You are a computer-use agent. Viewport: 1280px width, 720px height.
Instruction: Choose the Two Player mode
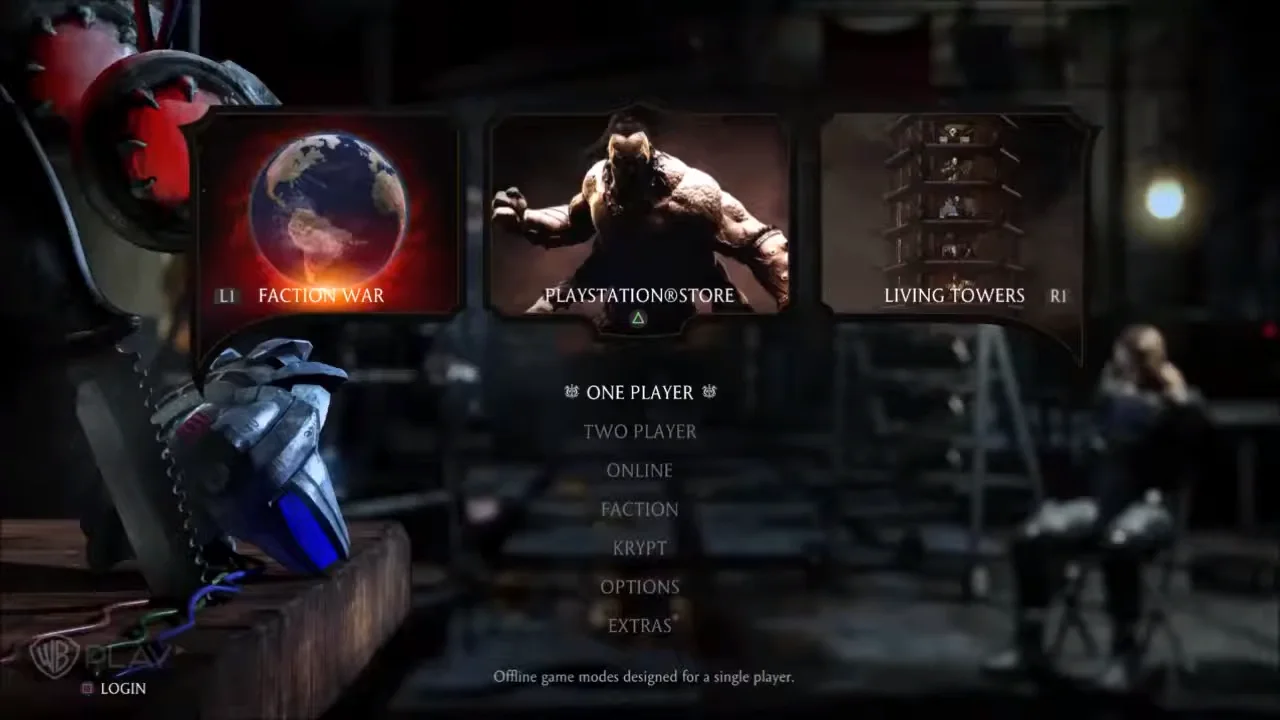[x=640, y=431]
